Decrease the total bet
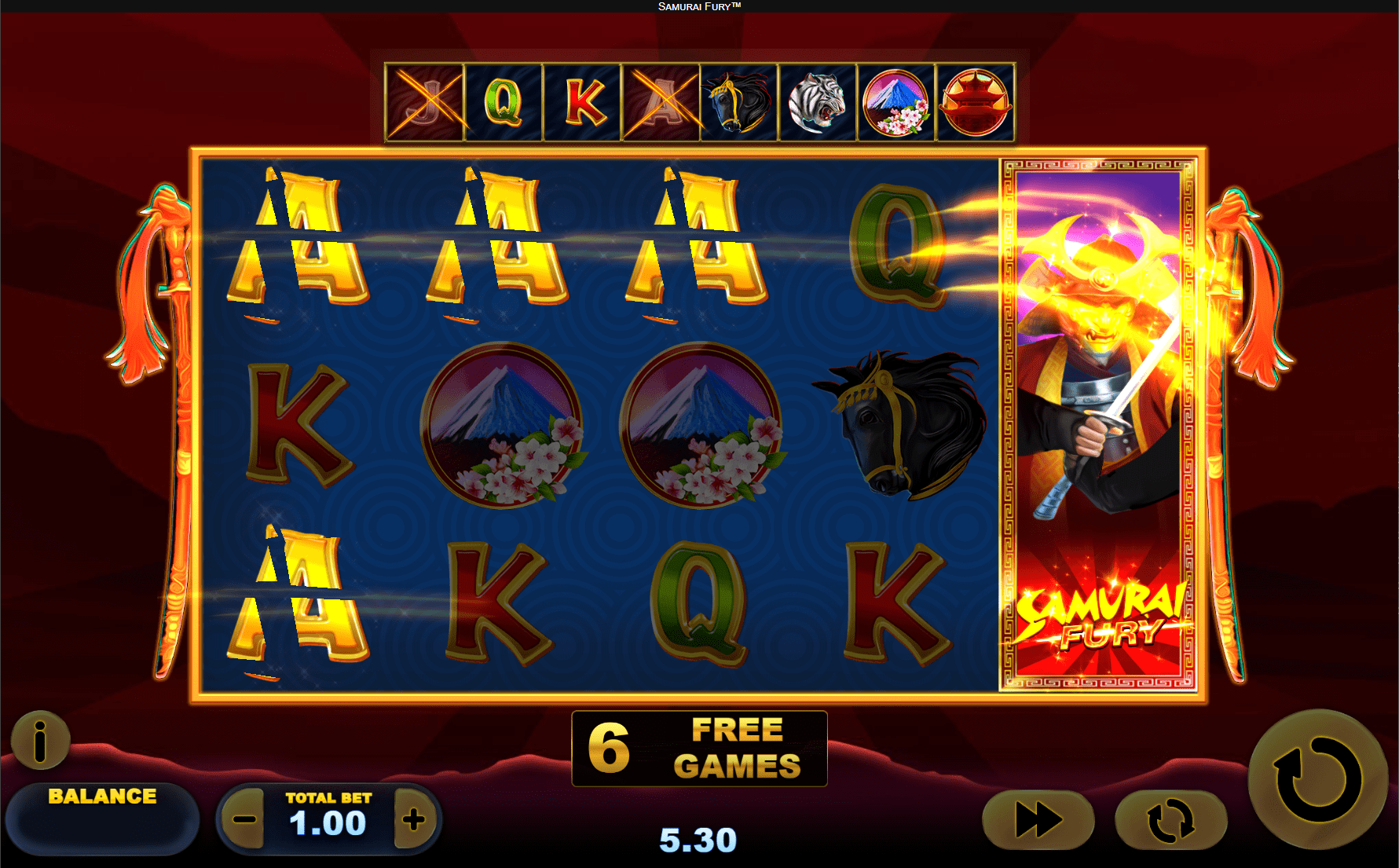1399x868 pixels. [244, 821]
